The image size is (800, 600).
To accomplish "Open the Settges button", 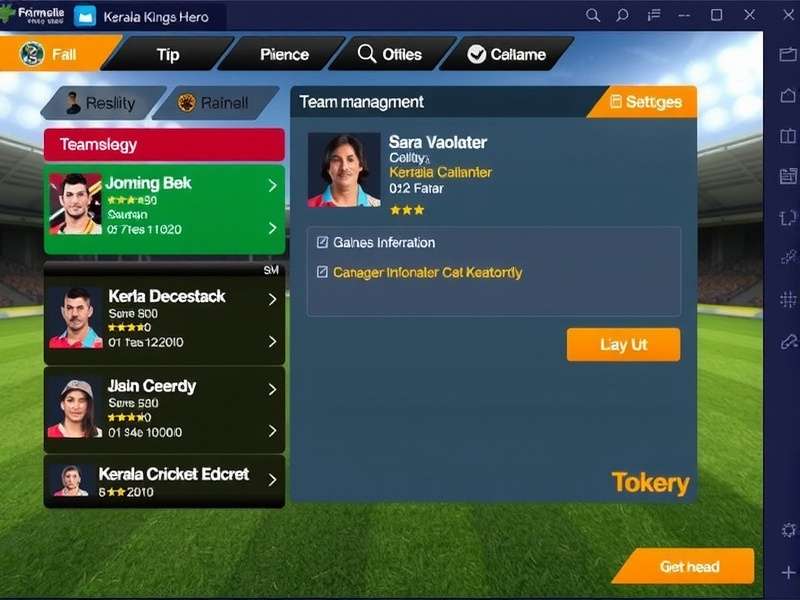I will [645, 102].
